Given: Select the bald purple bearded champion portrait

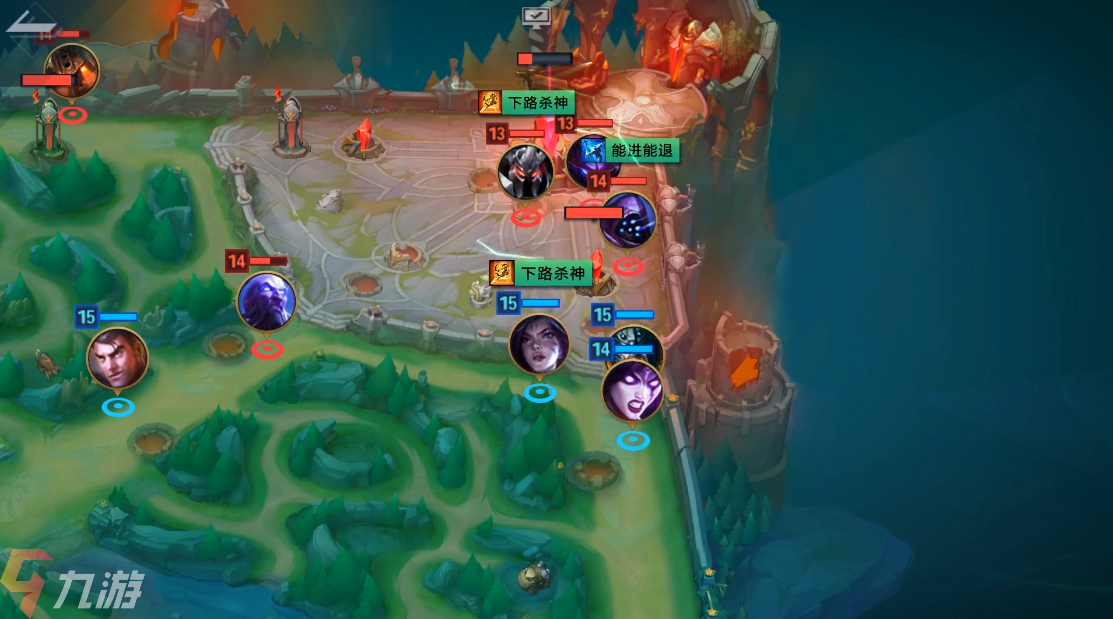Looking at the screenshot, I should (x=266, y=301).
